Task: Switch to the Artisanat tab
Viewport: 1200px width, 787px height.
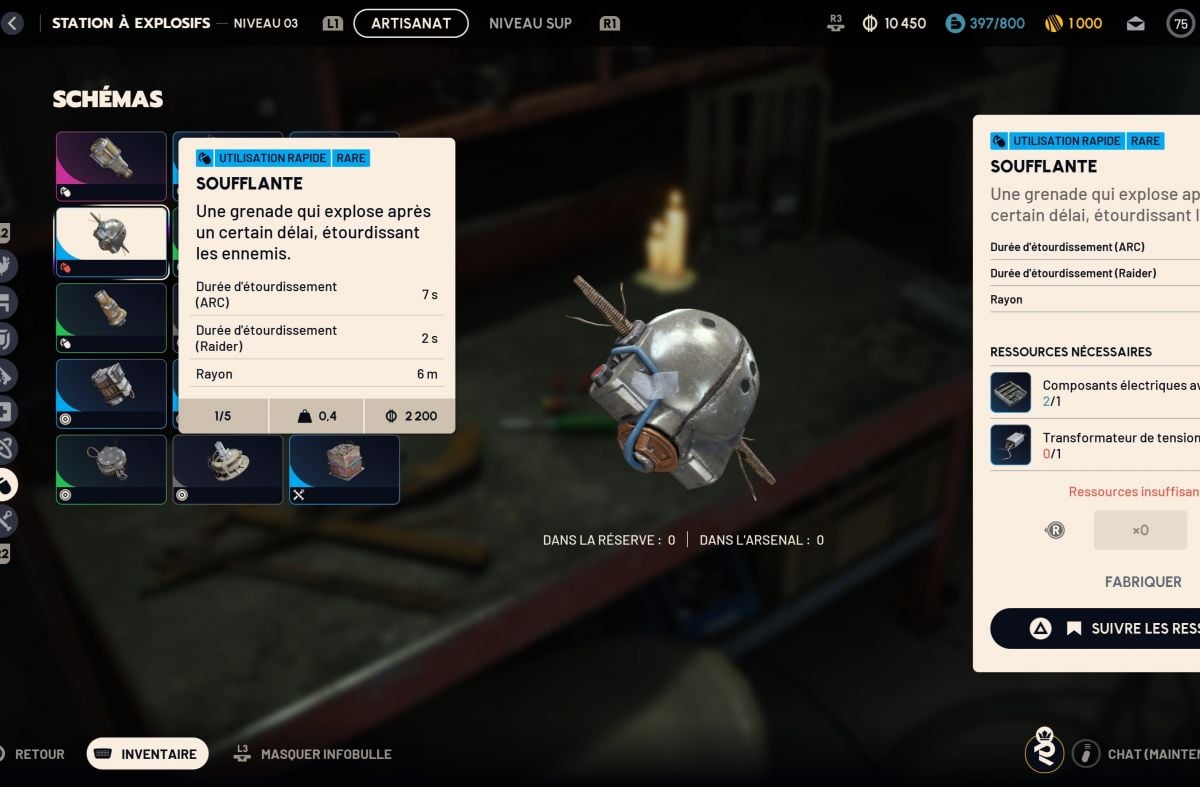Action: pyautogui.click(x=411, y=23)
